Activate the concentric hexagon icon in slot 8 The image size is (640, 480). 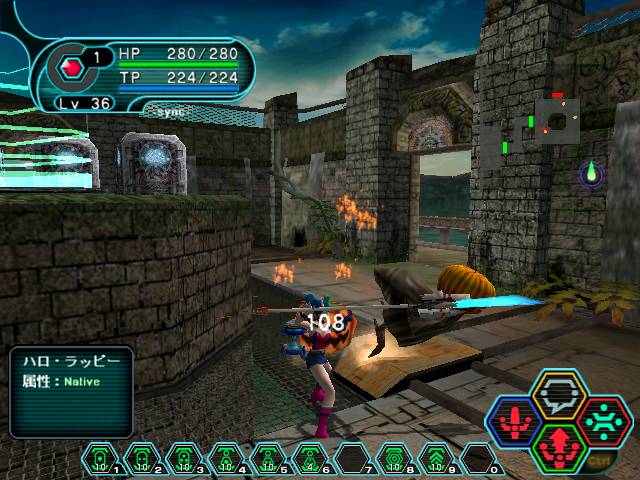394,460
